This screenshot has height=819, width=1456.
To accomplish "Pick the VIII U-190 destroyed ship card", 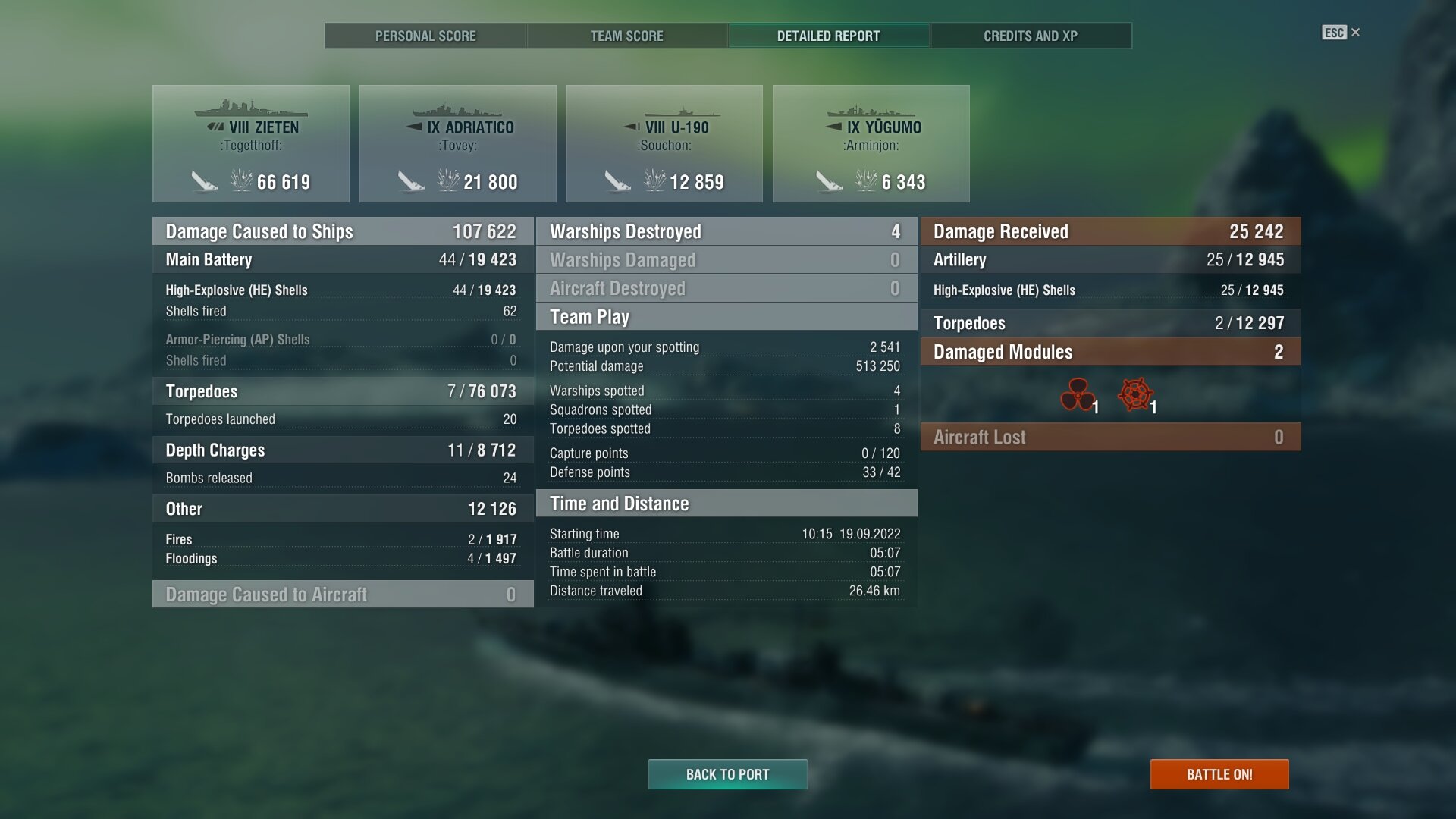I will [664, 143].
